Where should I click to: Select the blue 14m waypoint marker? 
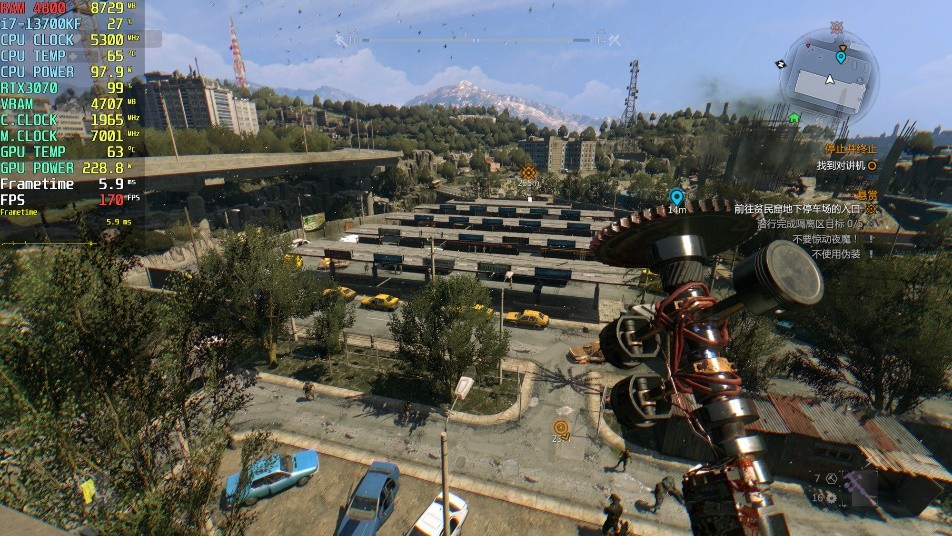pyautogui.click(x=676, y=197)
